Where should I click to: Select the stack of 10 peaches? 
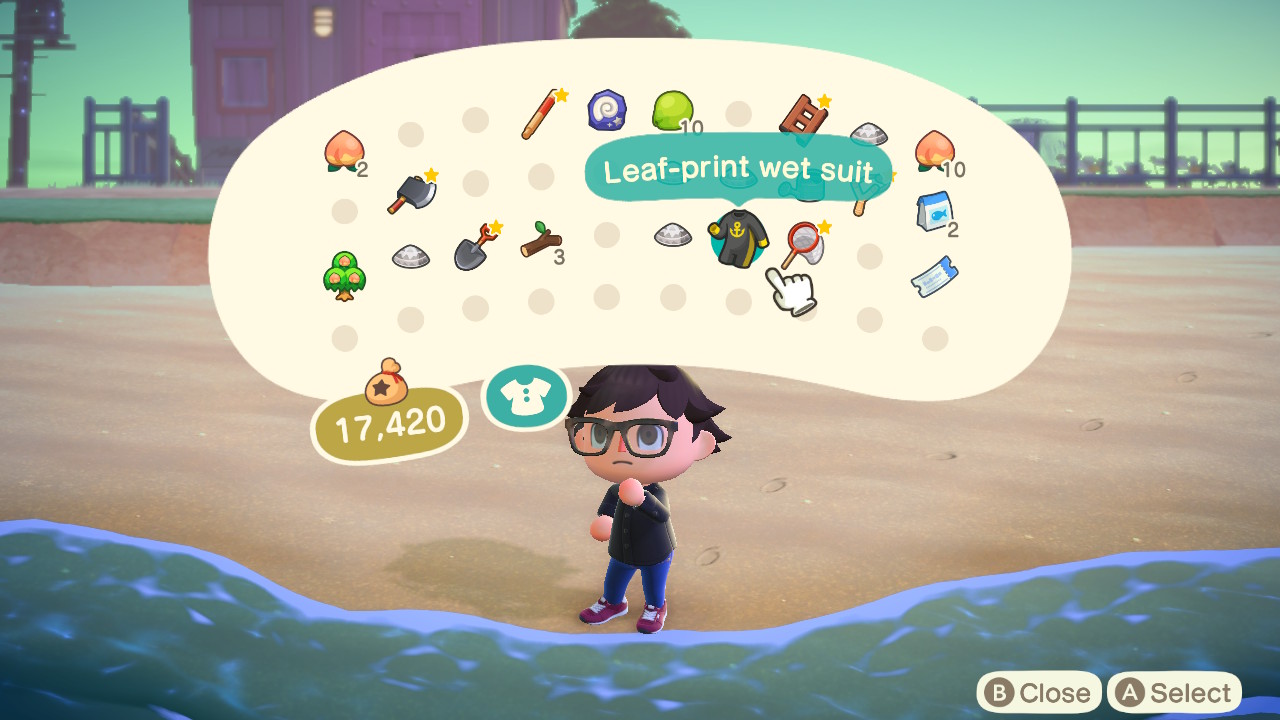coord(935,150)
